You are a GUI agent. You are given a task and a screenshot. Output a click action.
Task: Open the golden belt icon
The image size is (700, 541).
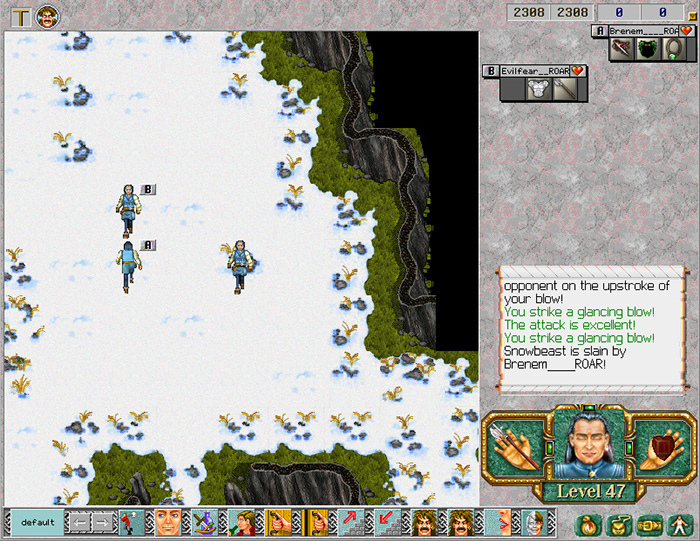pyautogui.click(x=648, y=523)
